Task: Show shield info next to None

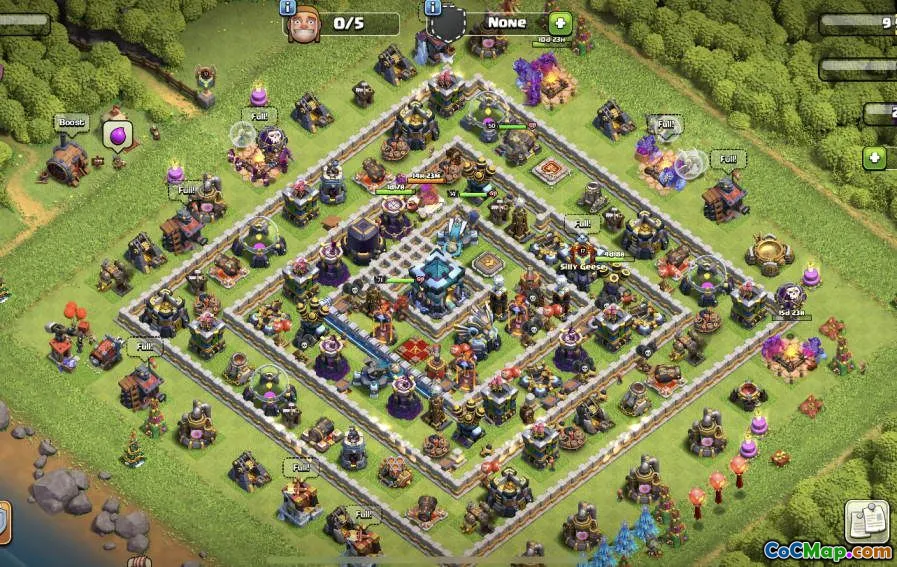Action: pyautogui.click(x=434, y=8)
